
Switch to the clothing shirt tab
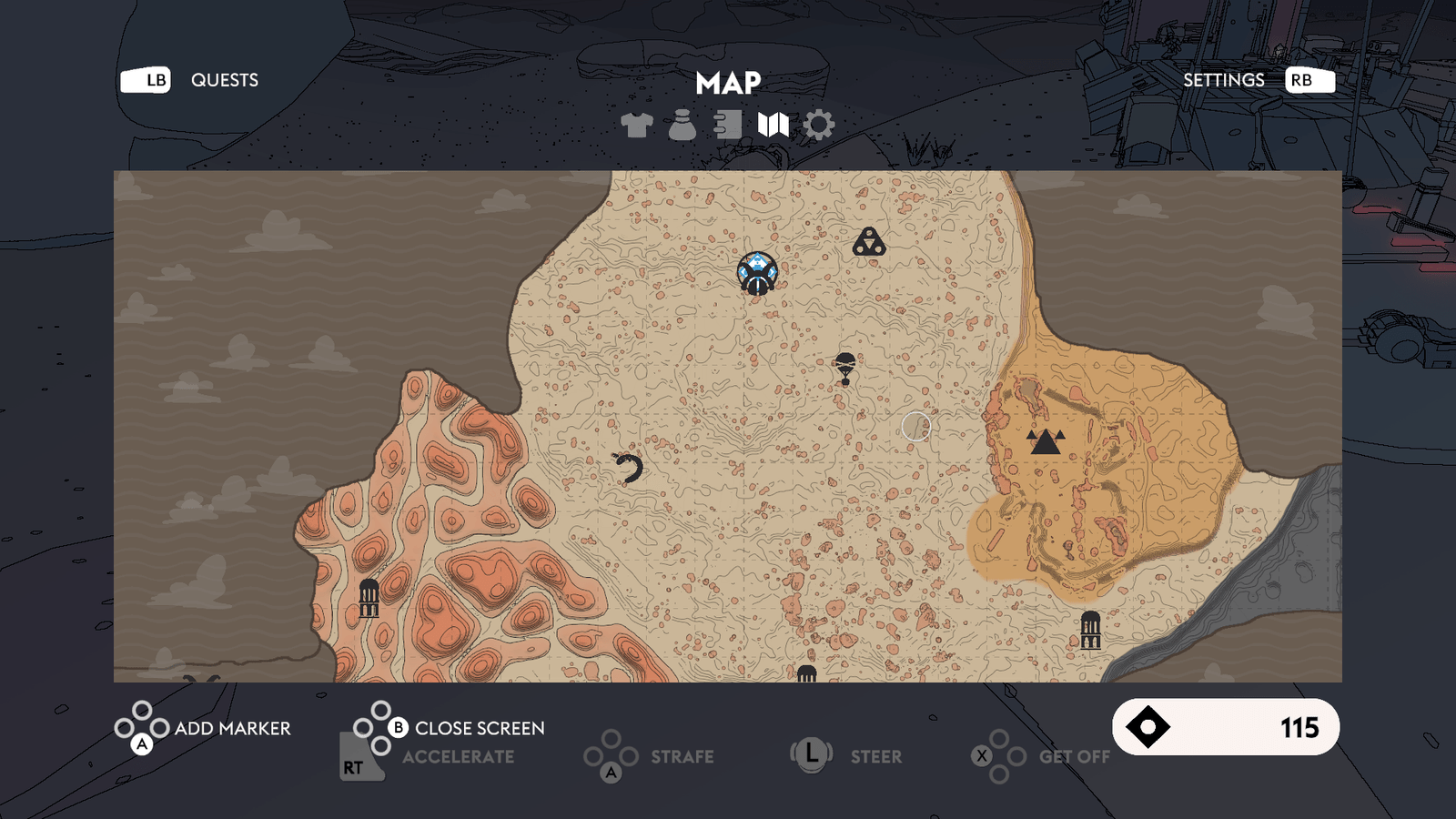pyautogui.click(x=637, y=125)
